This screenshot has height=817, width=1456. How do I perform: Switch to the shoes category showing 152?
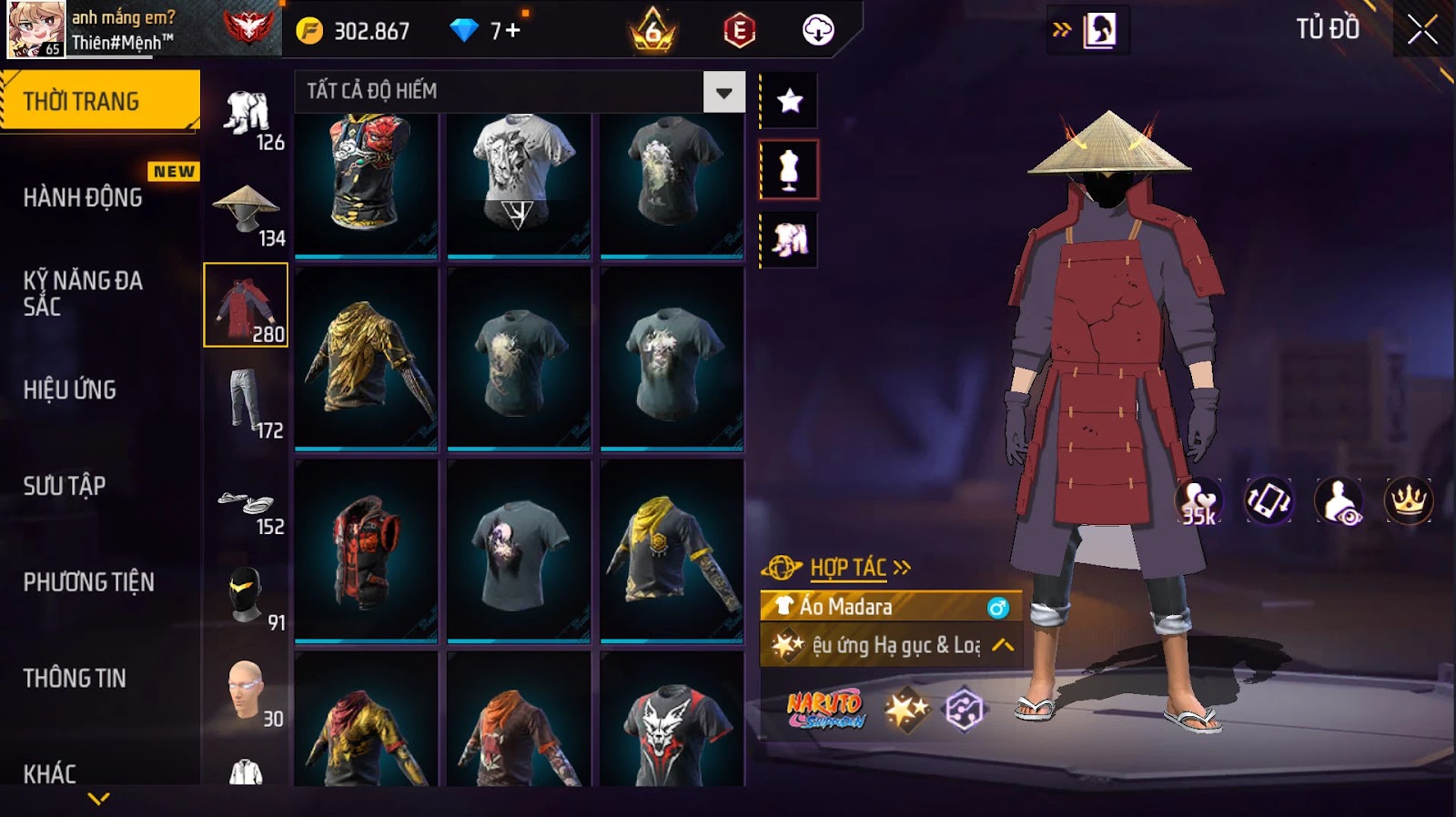(246, 506)
